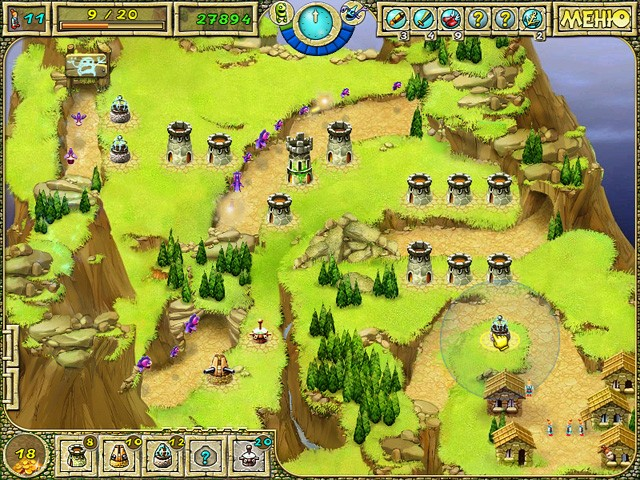
Task: Click the locked question-mark tower slot
Action: point(204,455)
